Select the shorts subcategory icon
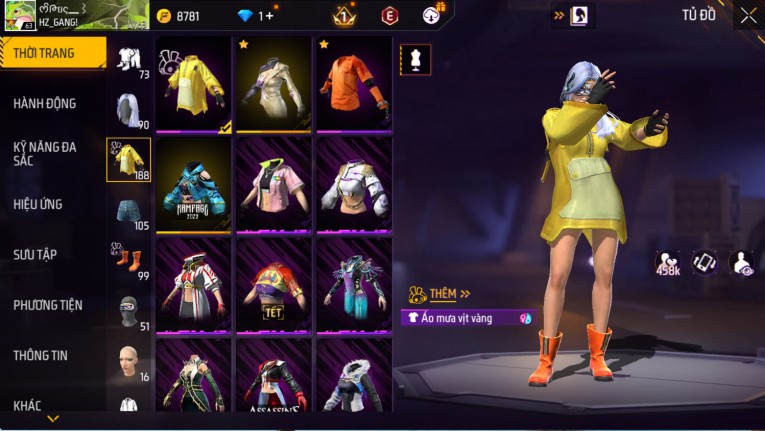Viewport: 765px width, 431px height. click(x=129, y=210)
